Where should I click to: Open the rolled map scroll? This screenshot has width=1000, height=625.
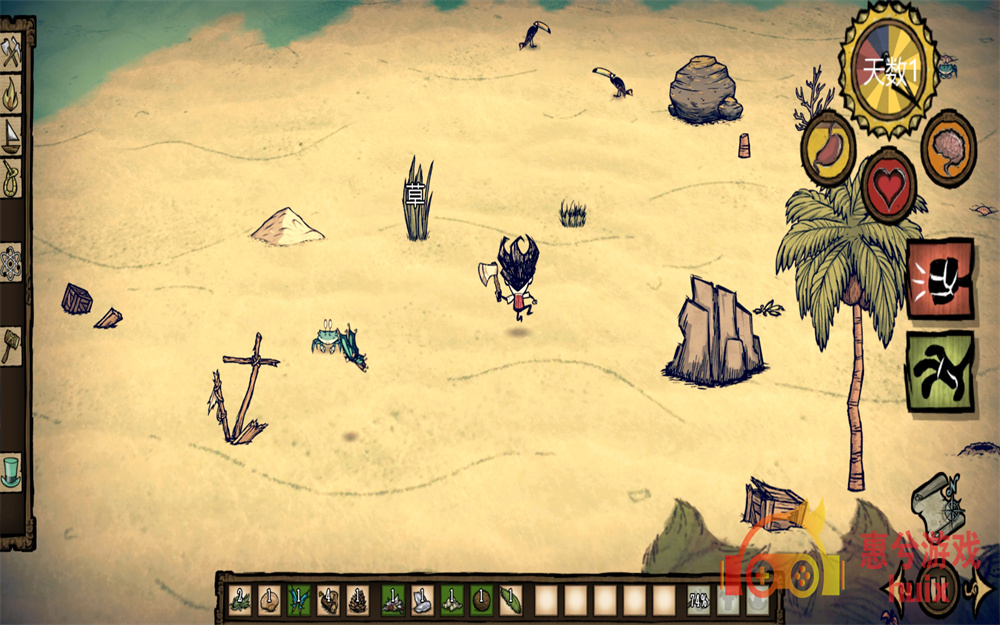click(936, 504)
